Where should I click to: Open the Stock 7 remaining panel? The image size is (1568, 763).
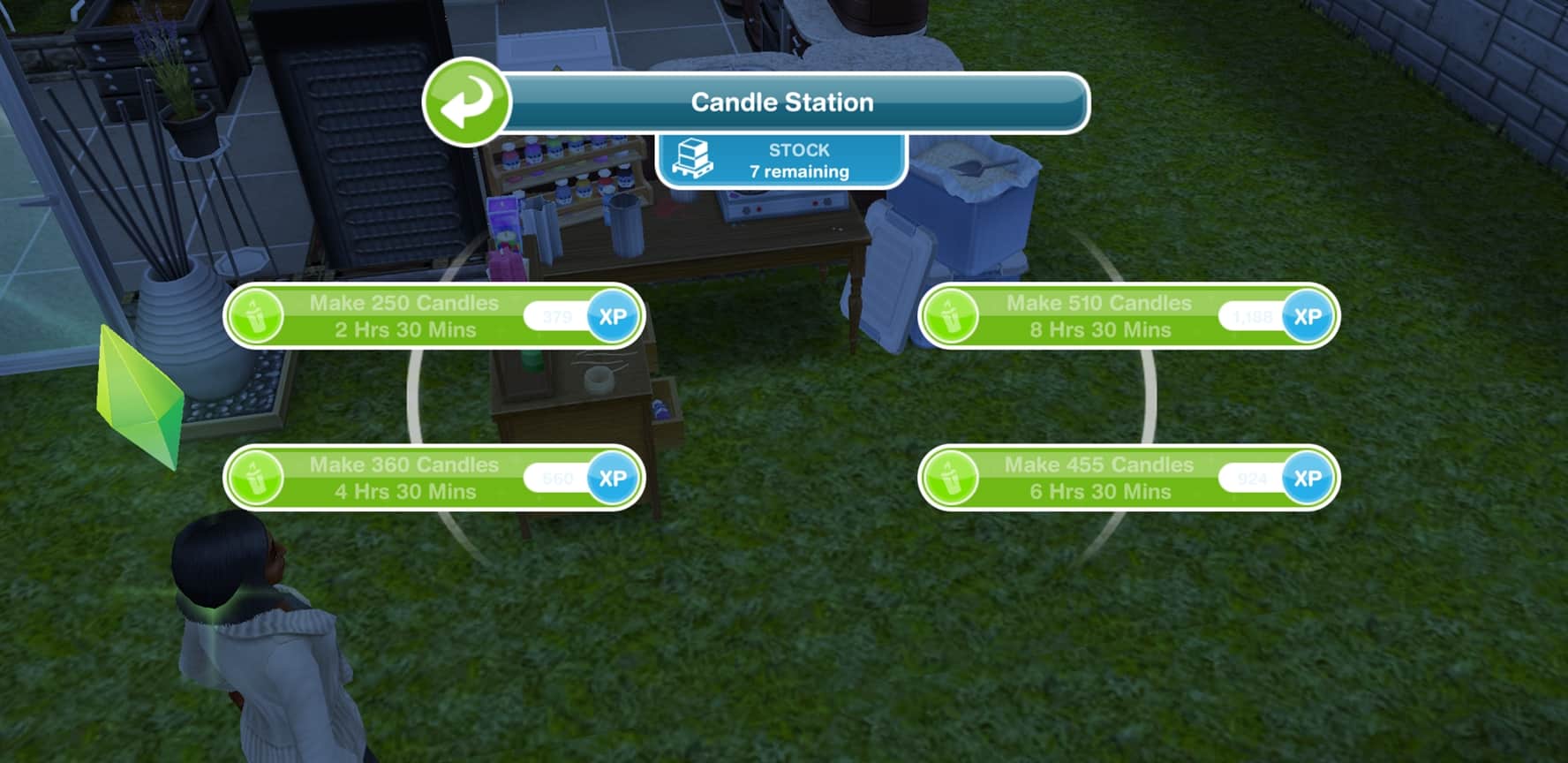coord(781,161)
